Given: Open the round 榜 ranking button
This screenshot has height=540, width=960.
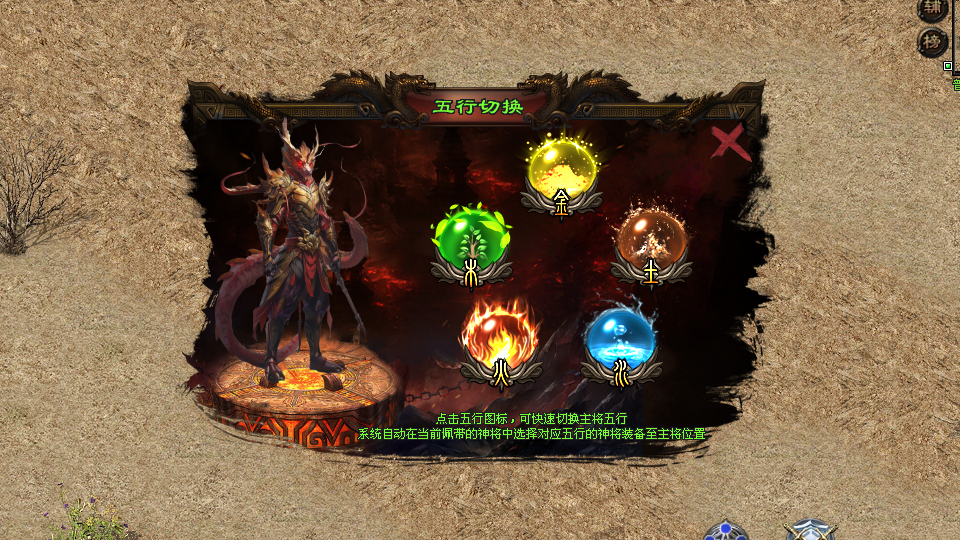Looking at the screenshot, I should 933,43.
